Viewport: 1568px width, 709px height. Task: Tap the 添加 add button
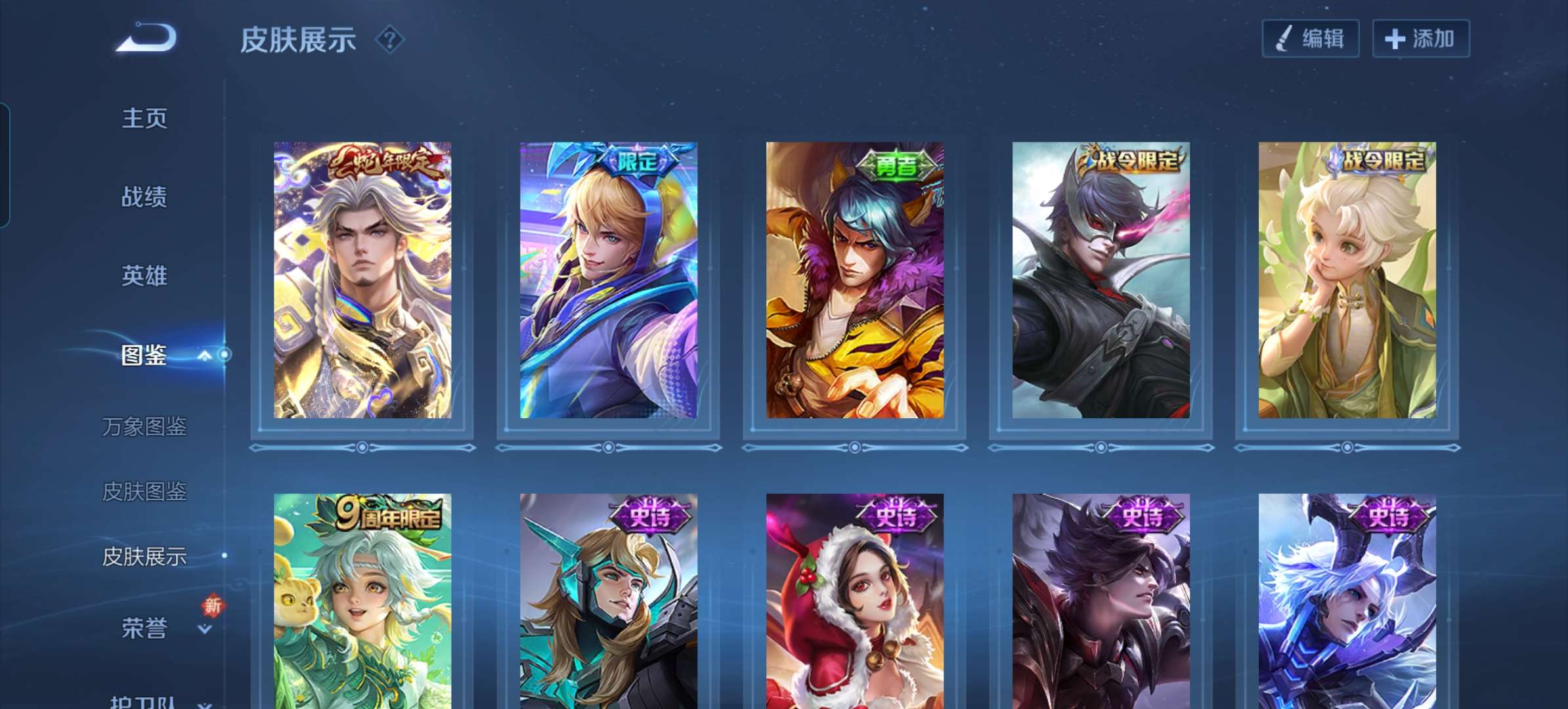click(x=1420, y=39)
